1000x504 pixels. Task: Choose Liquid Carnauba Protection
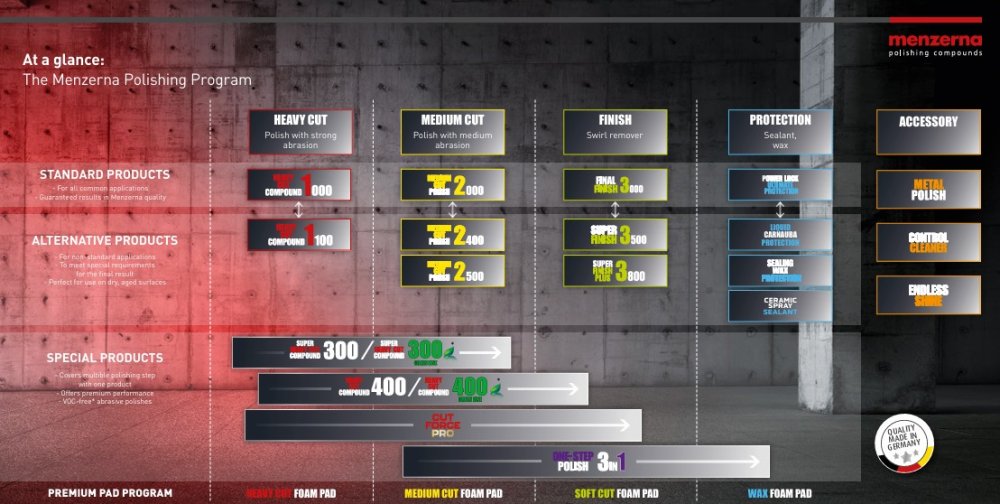[780, 235]
